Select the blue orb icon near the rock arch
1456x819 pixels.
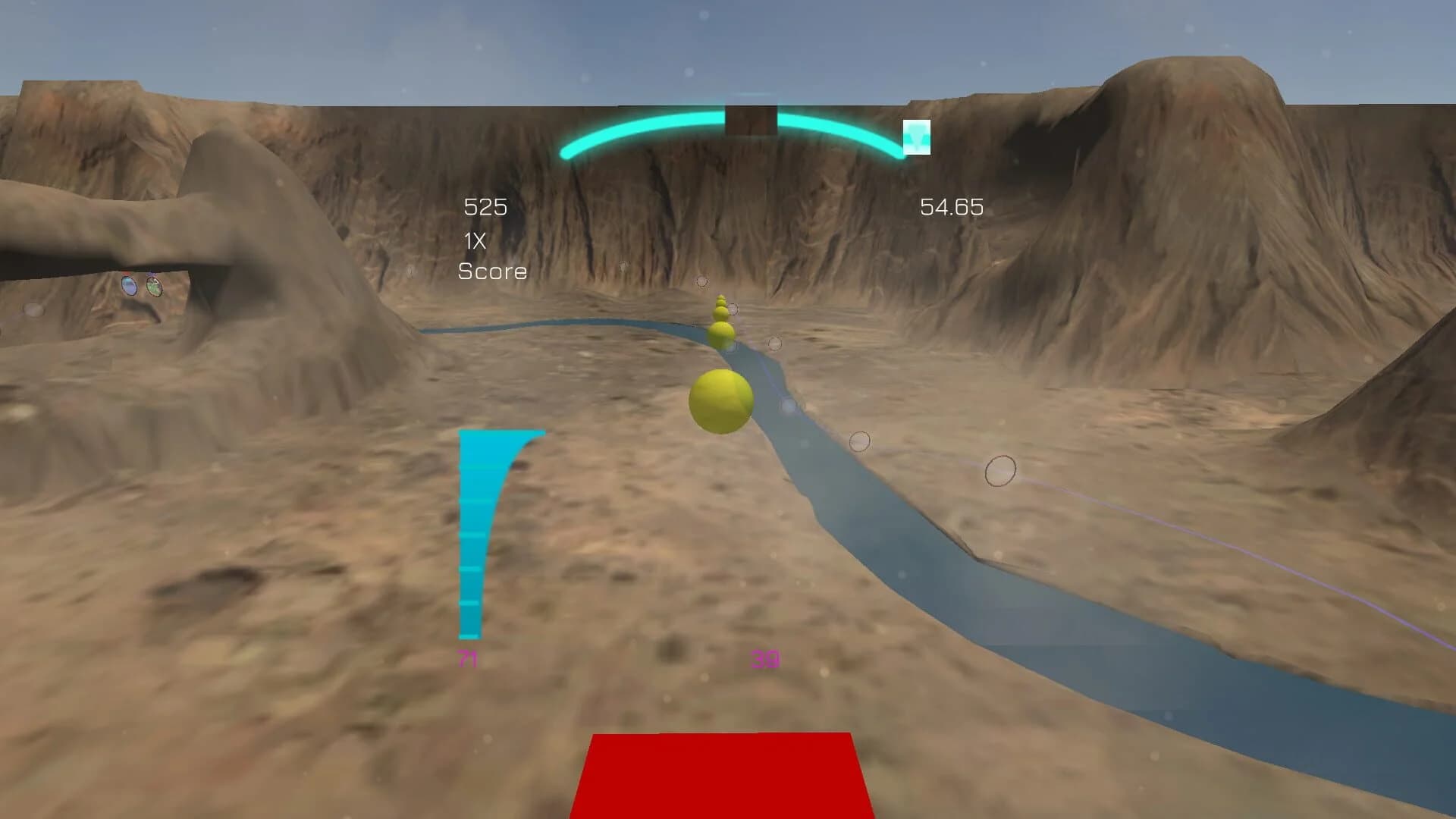click(x=129, y=286)
